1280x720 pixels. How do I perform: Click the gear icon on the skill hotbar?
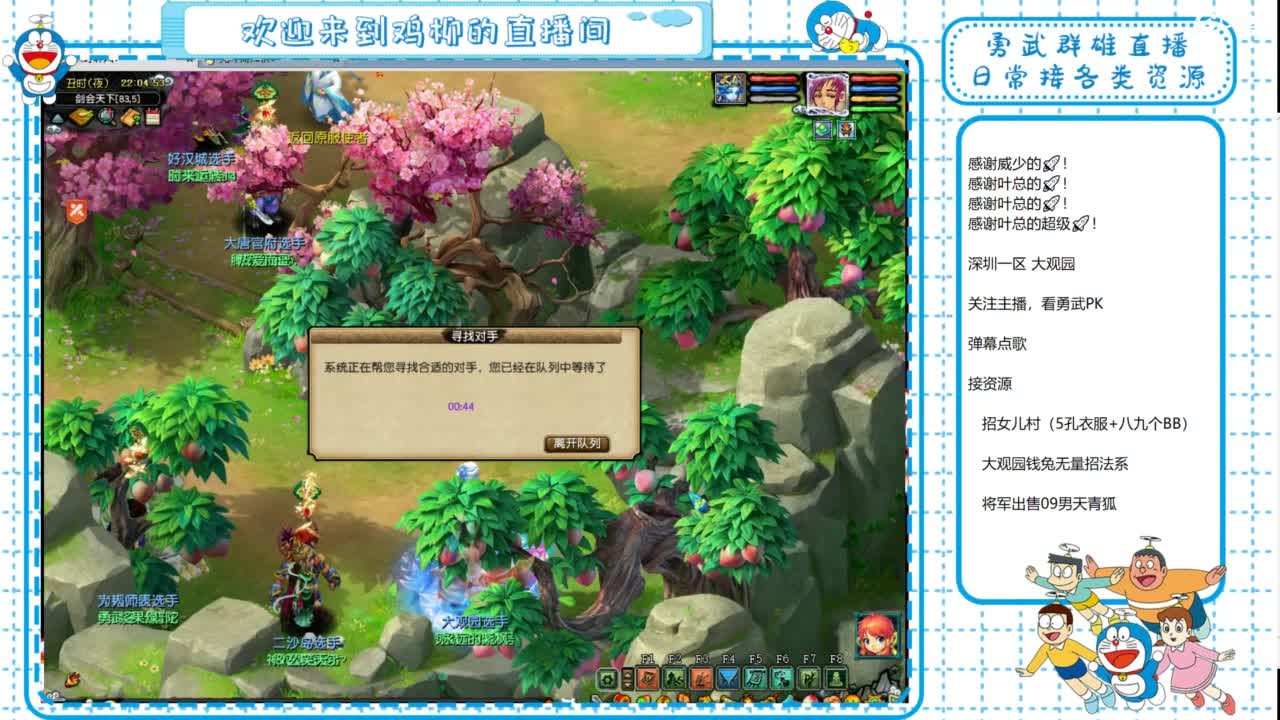click(607, 677)
